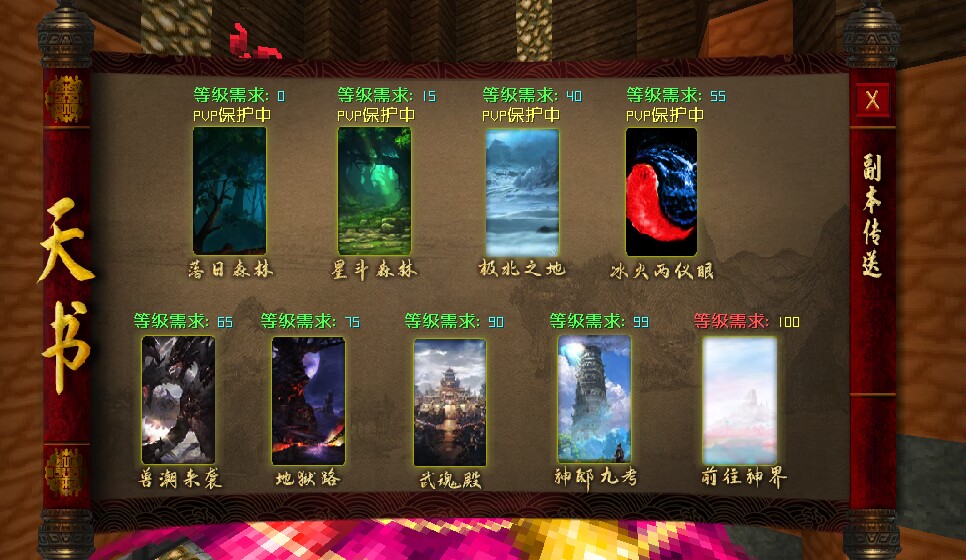Close the dungeon teleport scroll
This screenshot has width=966, height=560.
click(872, 100)
